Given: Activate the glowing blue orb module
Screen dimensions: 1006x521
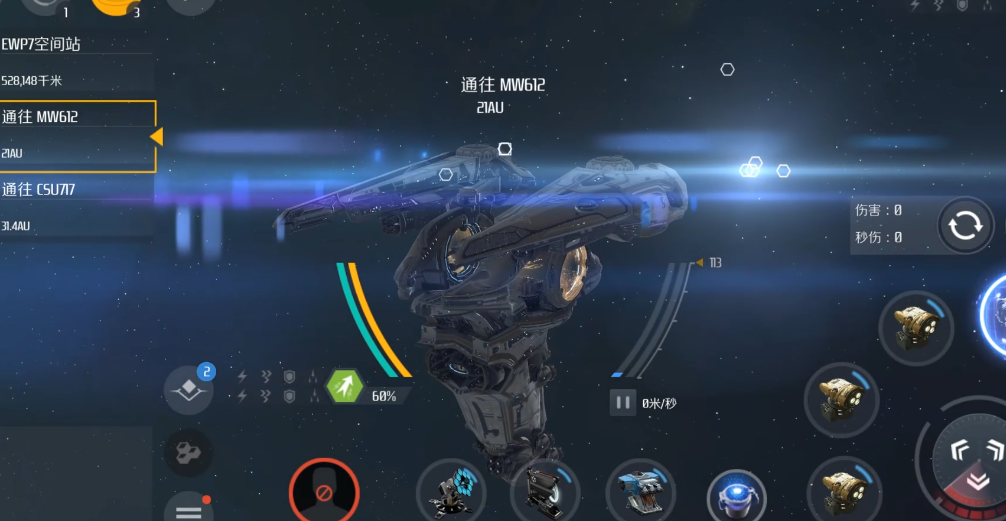Looking at the screenshot, I should pyautogui.click(x=737, y=497).
